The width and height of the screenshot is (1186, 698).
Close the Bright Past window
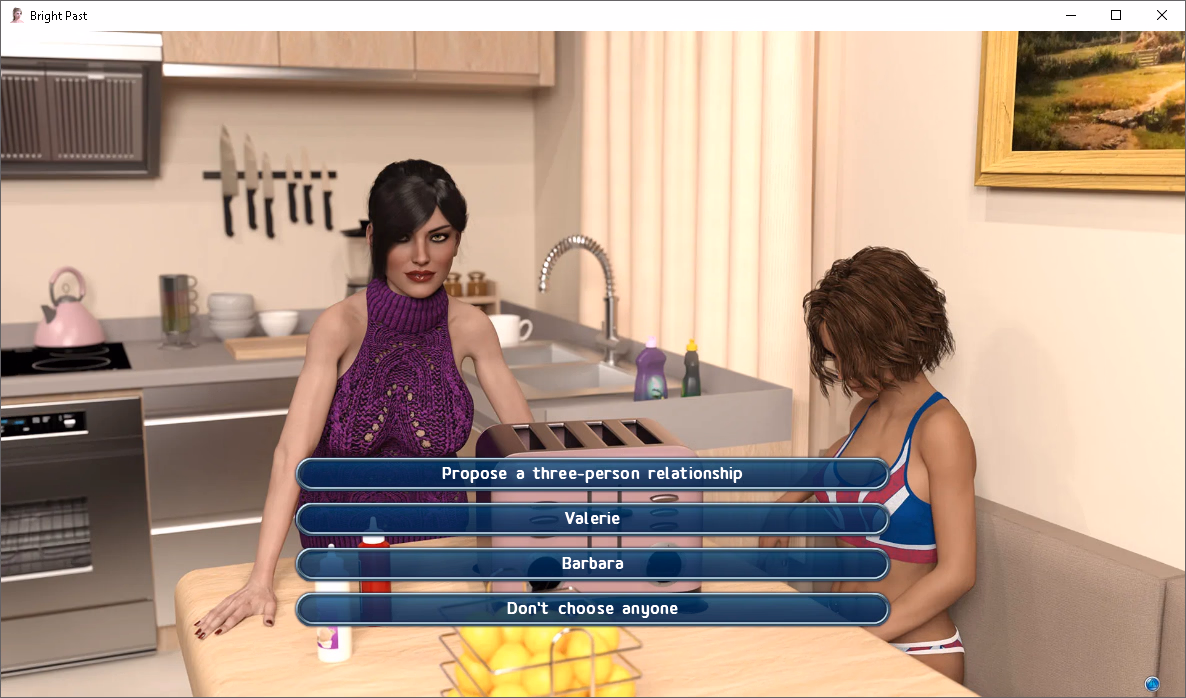coord(1161,15)
